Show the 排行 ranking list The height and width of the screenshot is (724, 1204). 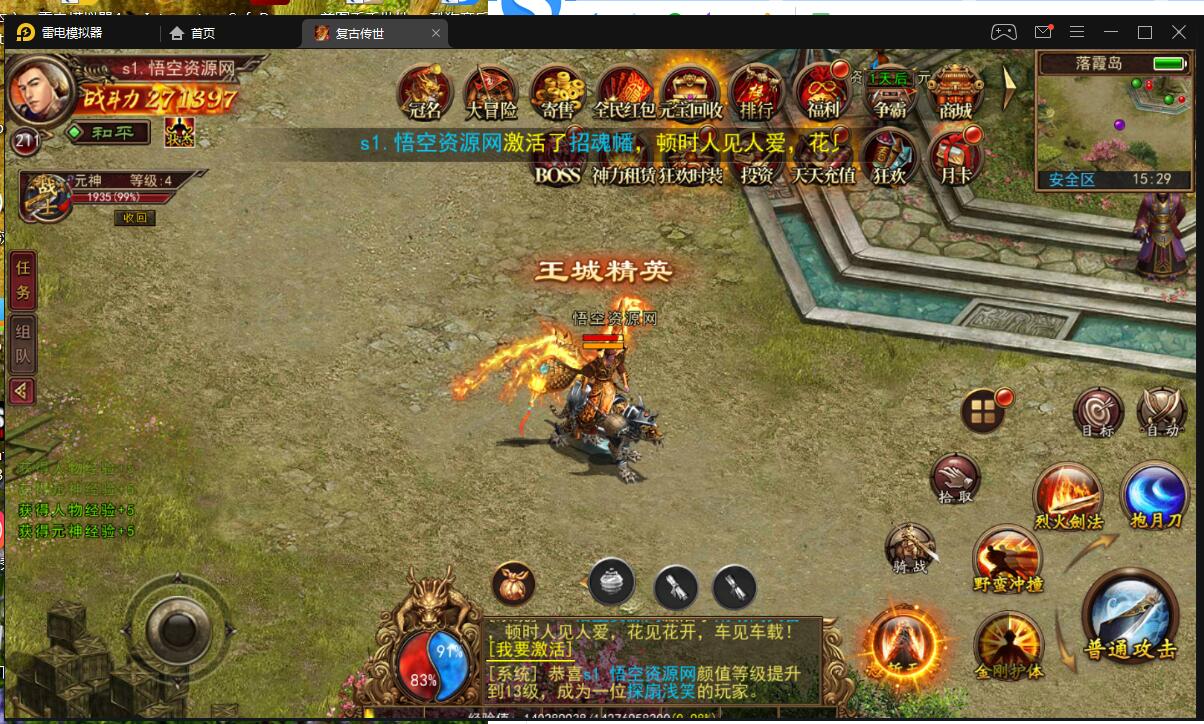coord(756,92)
